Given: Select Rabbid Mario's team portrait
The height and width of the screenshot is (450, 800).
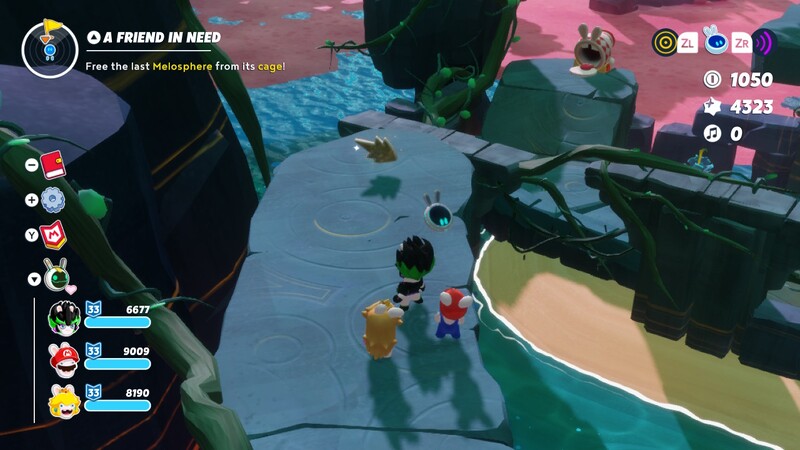Looking at the screenshot, I should (x=63, y=359).
